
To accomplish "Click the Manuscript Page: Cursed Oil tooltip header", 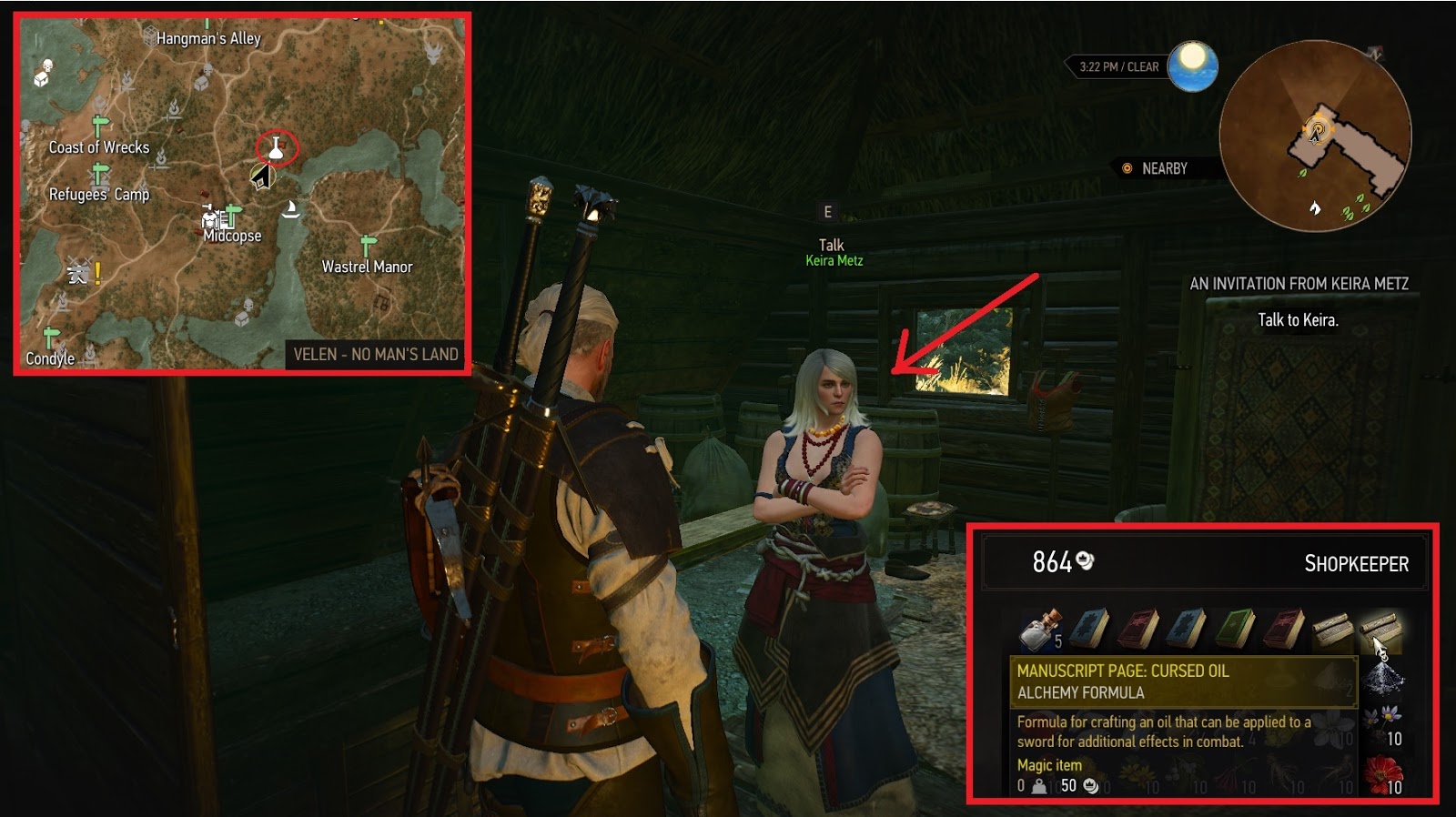I will (1122, 671).
